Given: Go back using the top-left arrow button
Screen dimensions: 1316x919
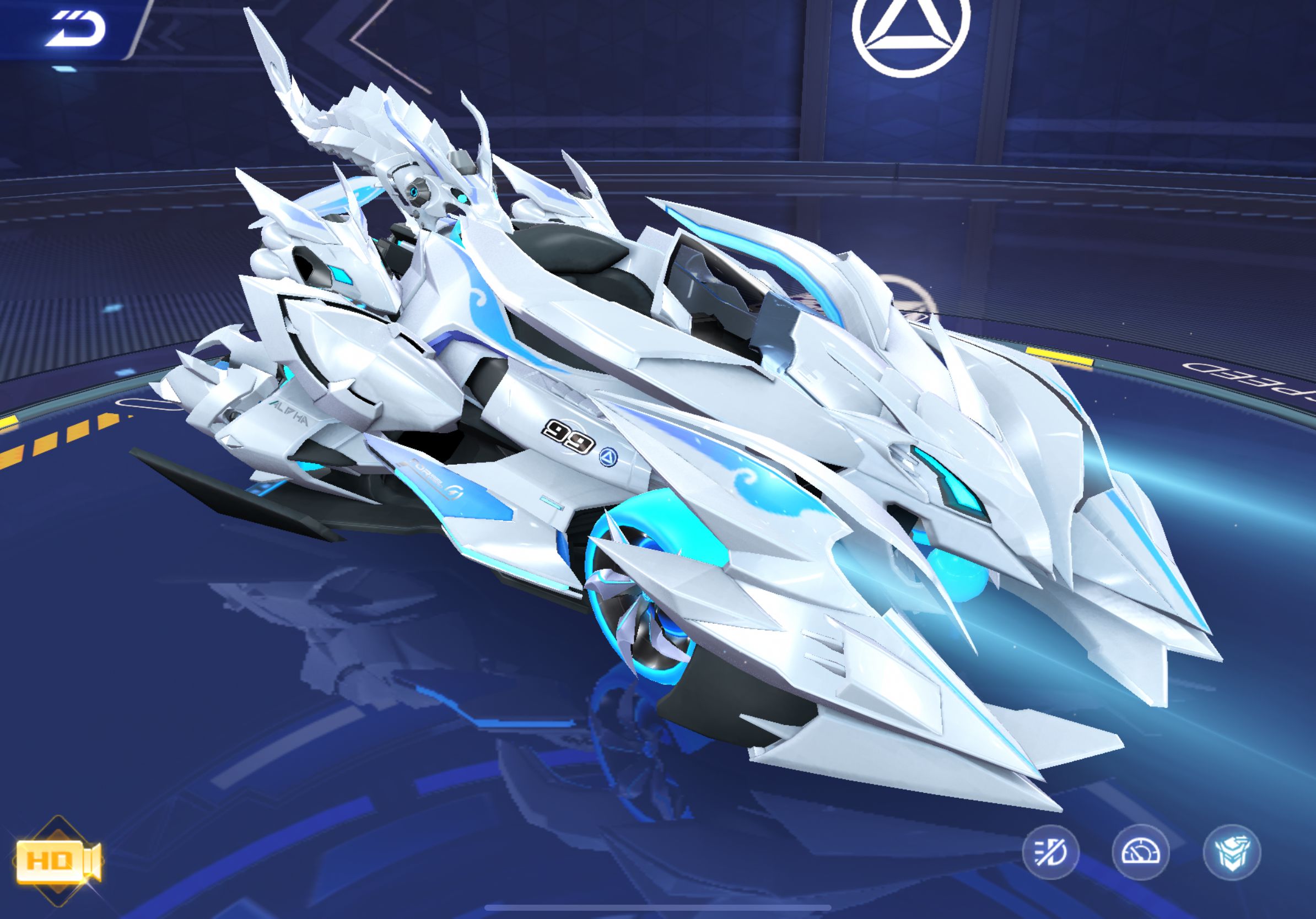Looking at the screenshot, I should (75, 30).
